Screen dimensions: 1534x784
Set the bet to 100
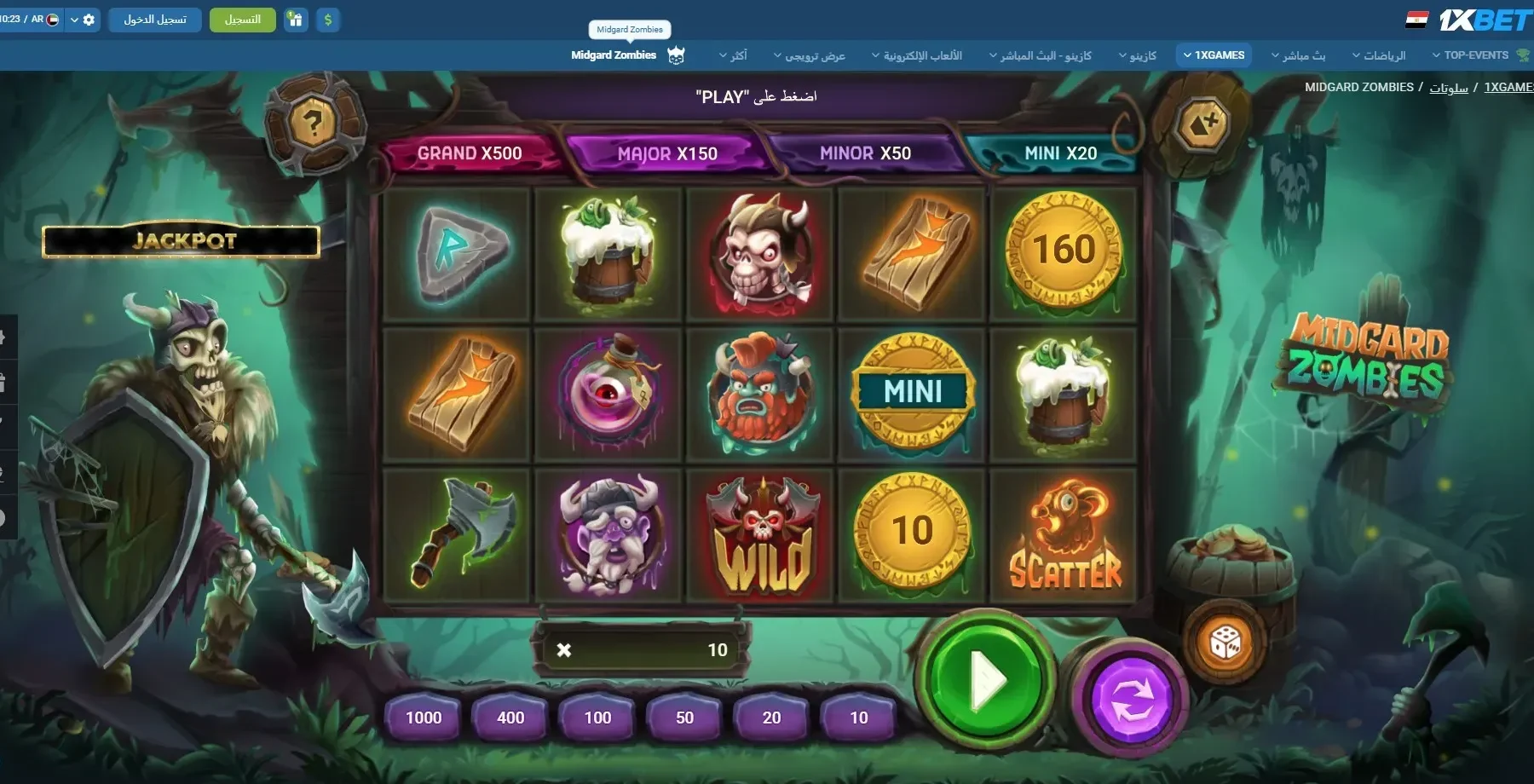(597, 718)
